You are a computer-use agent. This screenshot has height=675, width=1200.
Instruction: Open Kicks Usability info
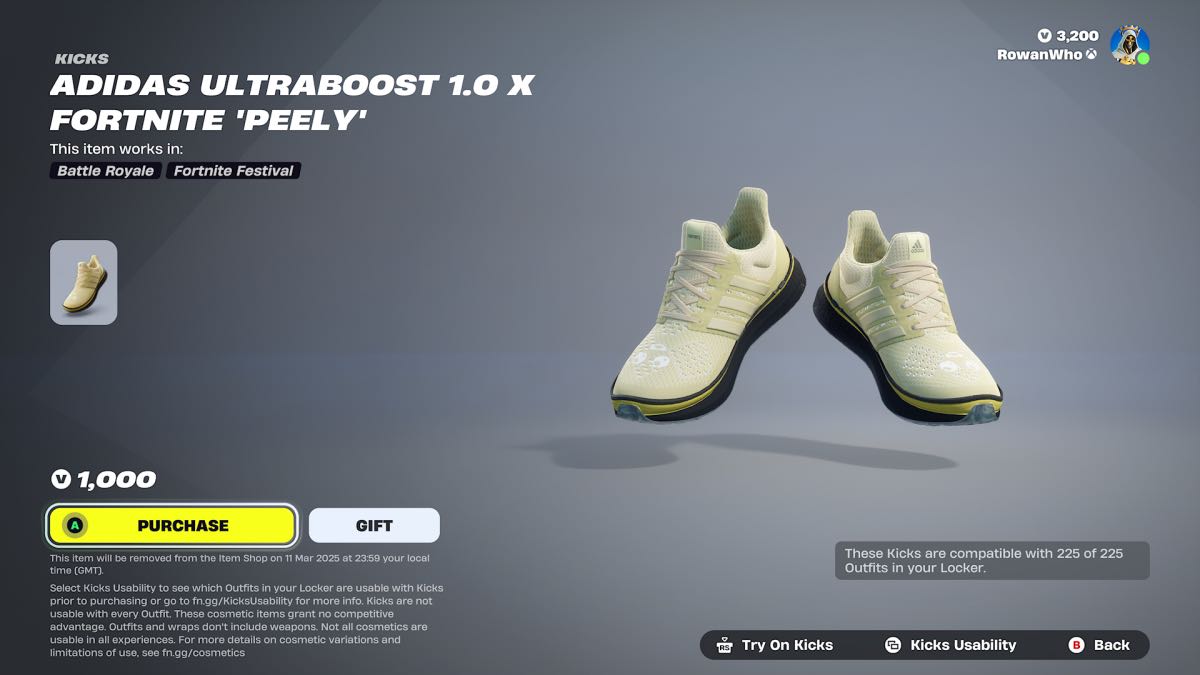click(950, 645)
